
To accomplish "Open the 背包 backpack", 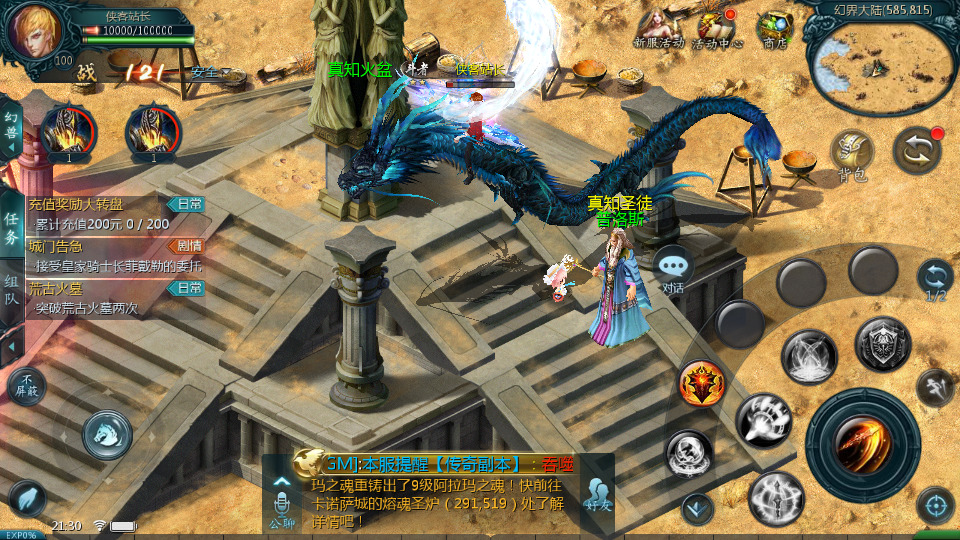I will click(852, 153).
